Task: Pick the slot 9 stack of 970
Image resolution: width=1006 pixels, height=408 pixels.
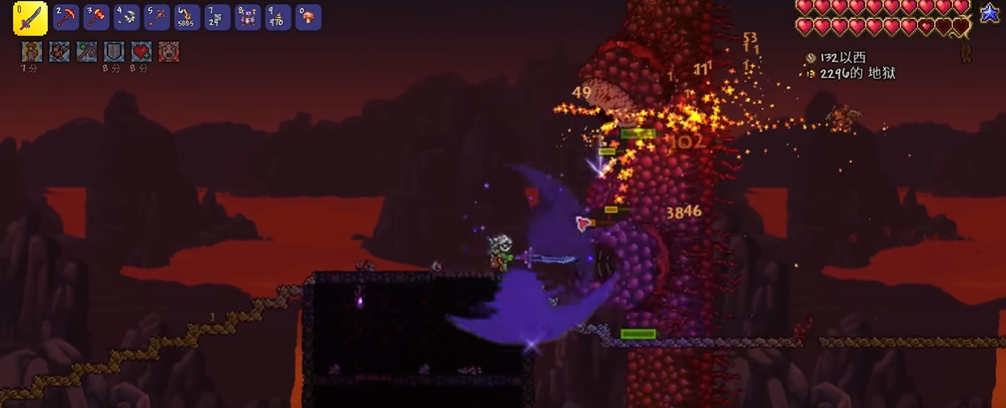Action: click(x=278, y=17)
